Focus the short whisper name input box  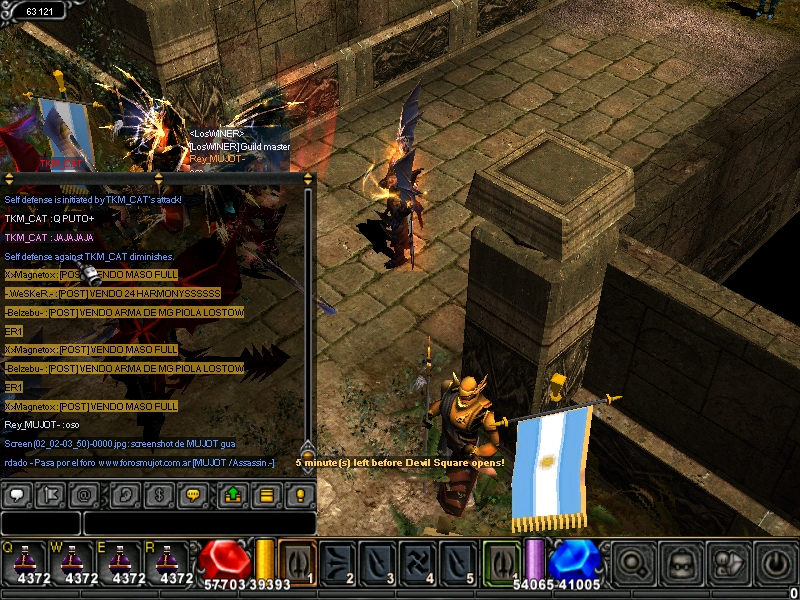40,523
